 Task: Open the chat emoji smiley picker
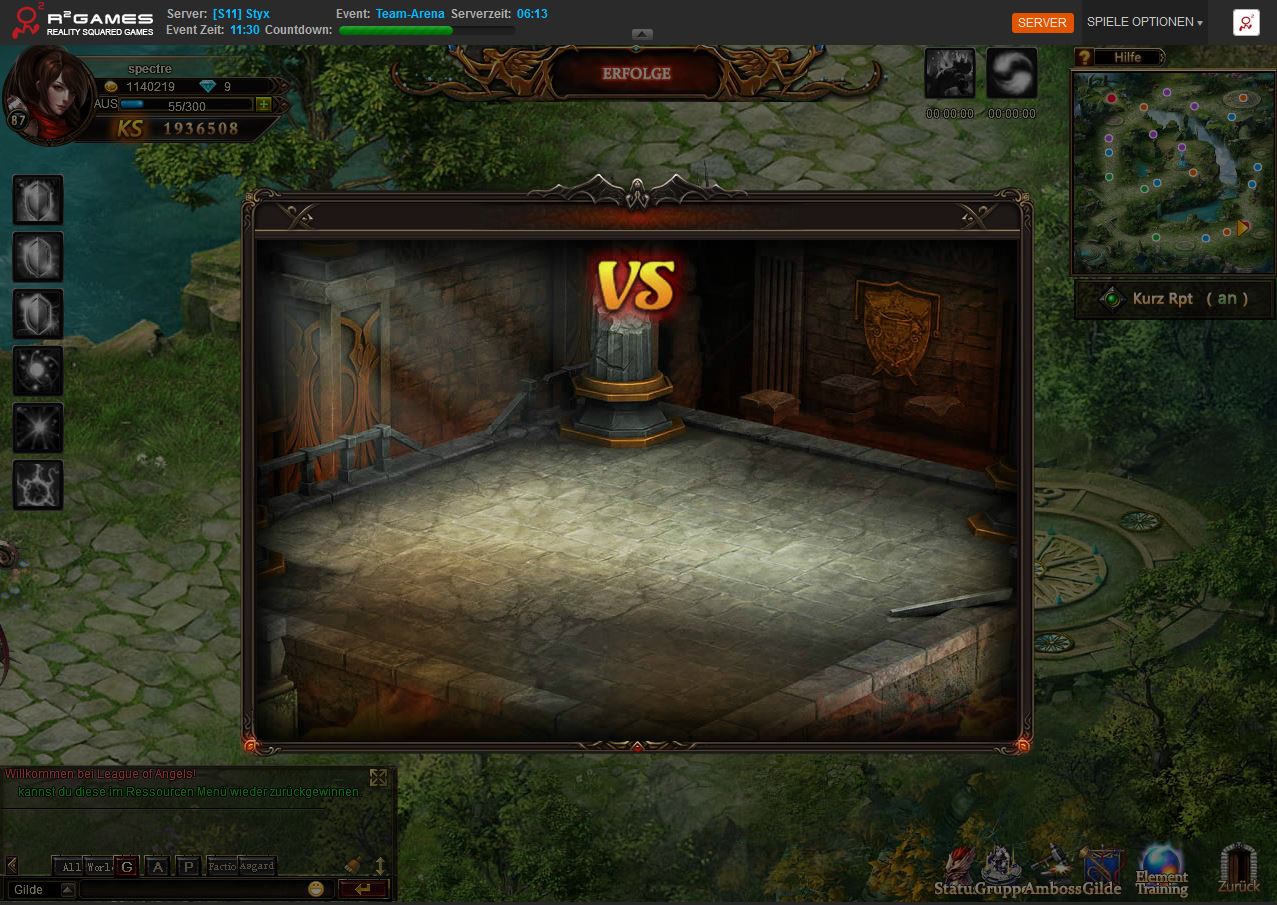point(316,889)
